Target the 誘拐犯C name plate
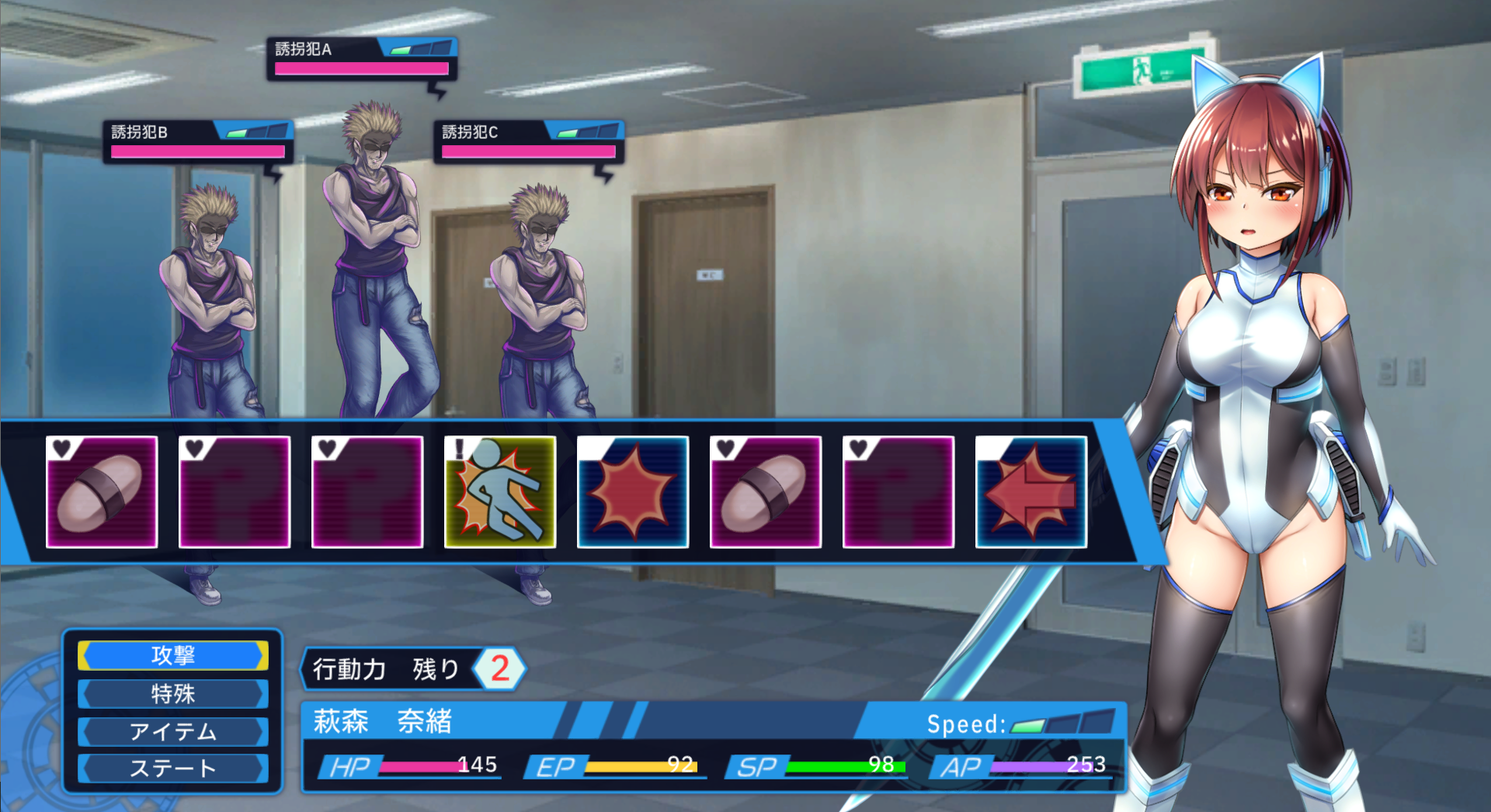The width and height of the screenshot is (1491, 812). click(x=528, y=141)
